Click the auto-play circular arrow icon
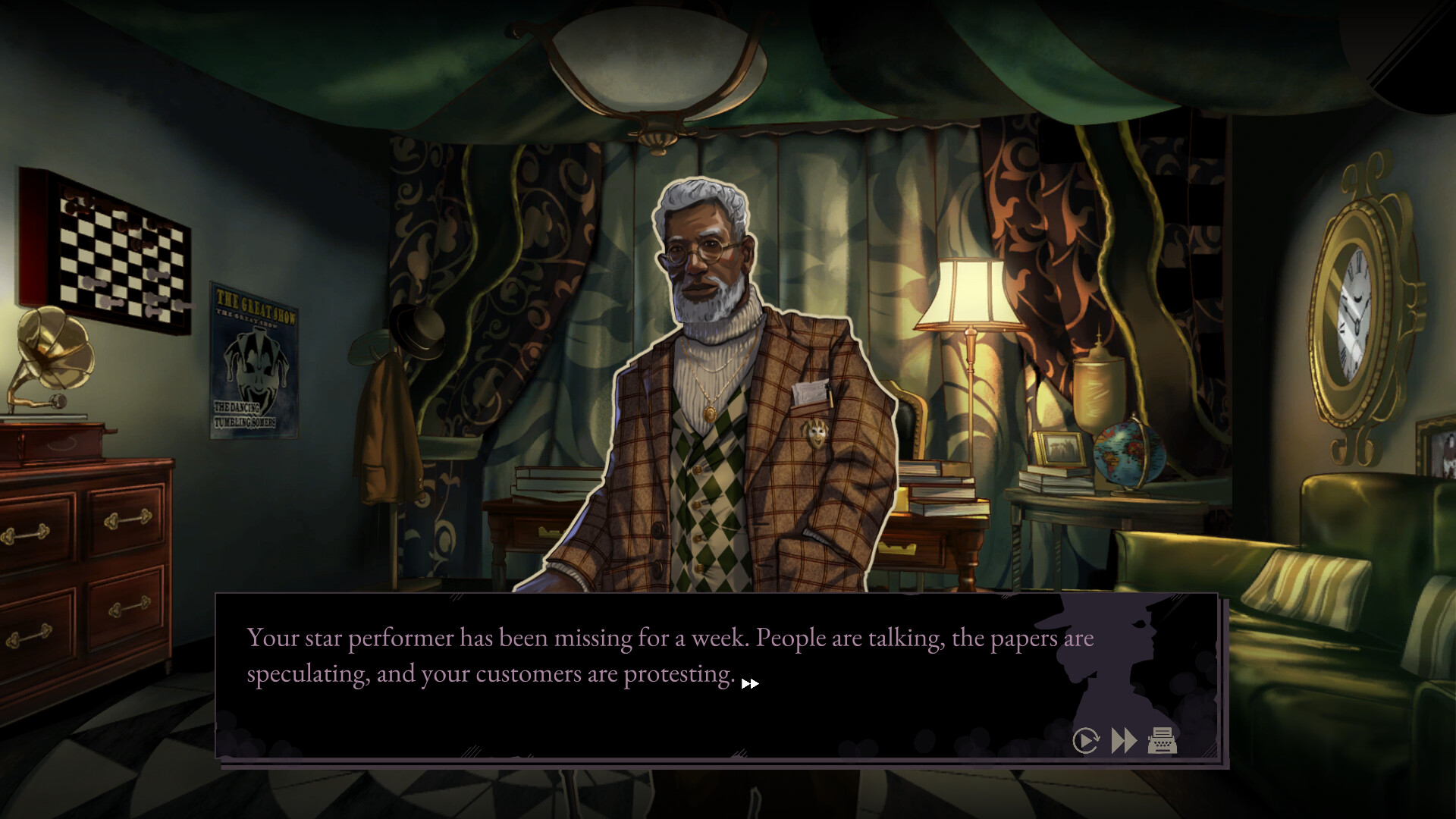This screenshot has height=819, width=1456. (x=1086, y=741)
